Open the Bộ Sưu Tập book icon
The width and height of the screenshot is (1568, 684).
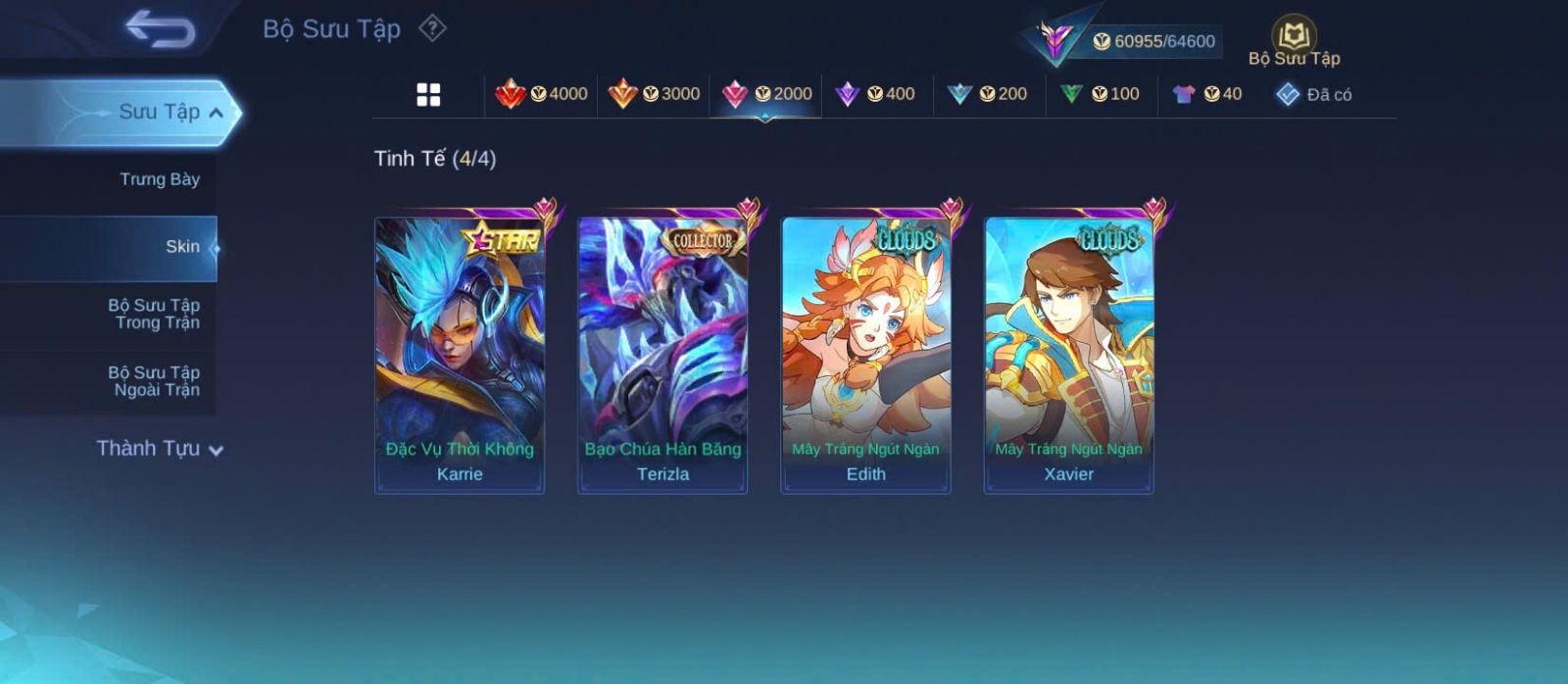[x=1294, y=39]
